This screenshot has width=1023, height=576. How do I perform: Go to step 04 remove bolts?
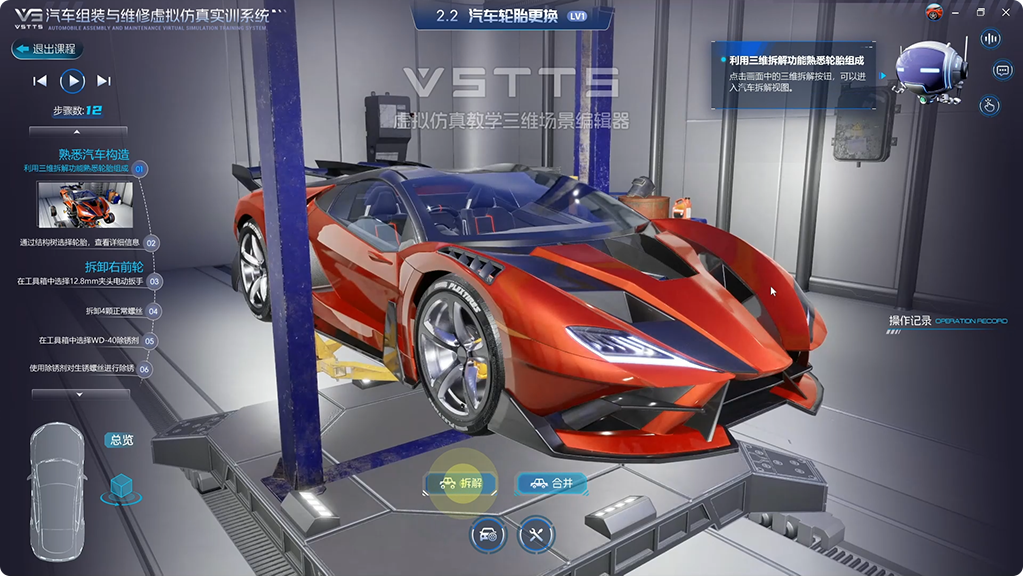(x=154, y=311)
